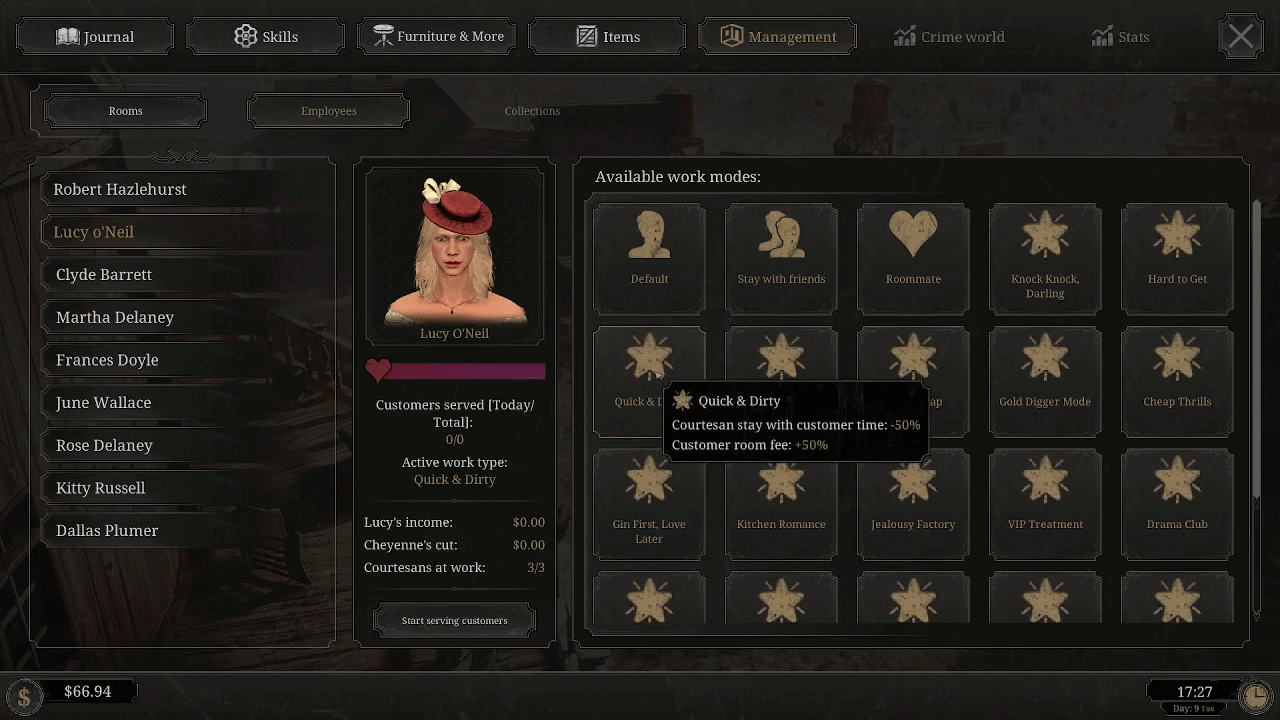The height and width of the screenshot is (720, 1280).
Task: Activate the Roommate work mode
Action: click(x=913, y=258)
